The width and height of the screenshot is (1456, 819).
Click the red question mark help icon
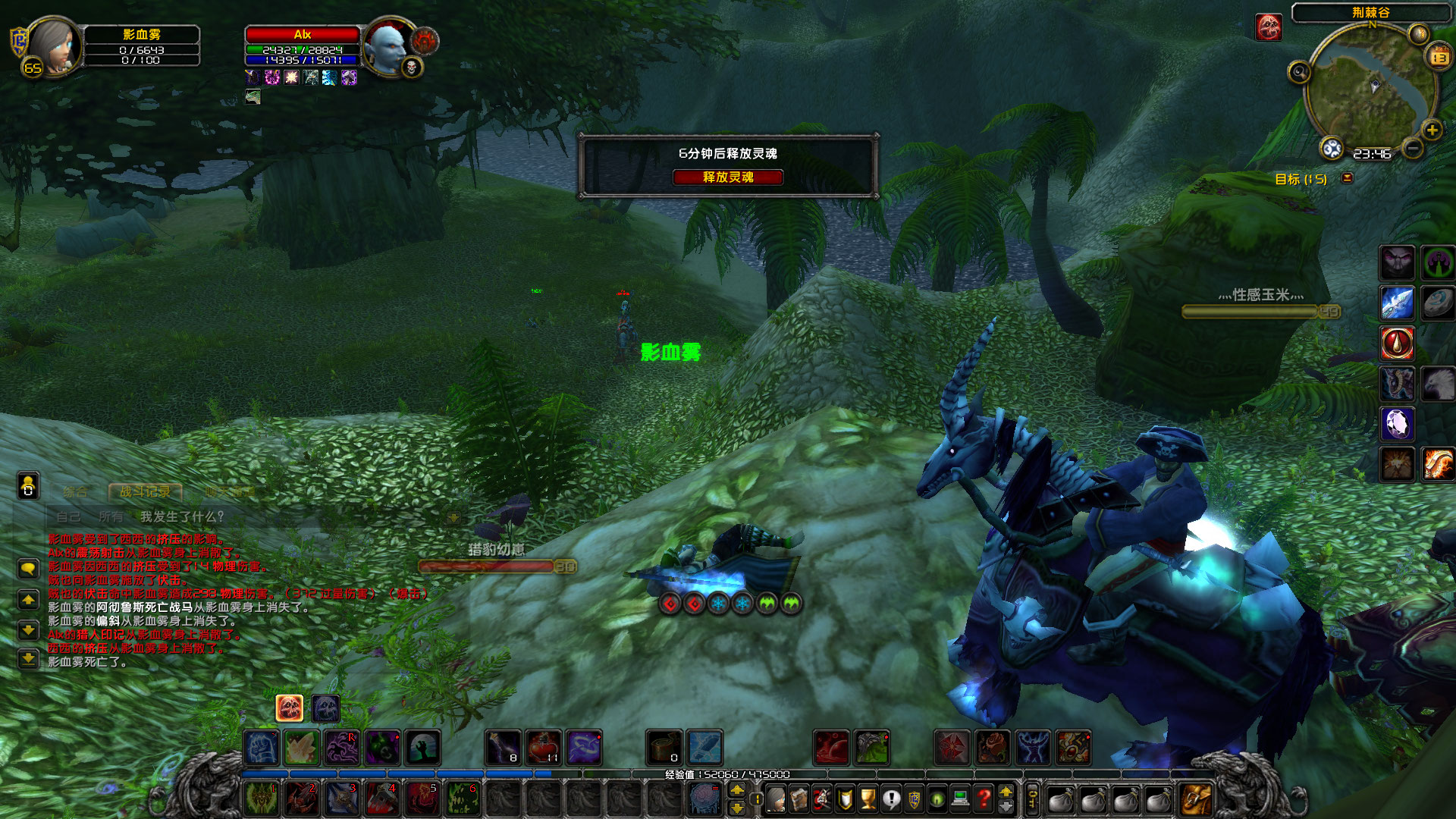(x=984, y=798)
